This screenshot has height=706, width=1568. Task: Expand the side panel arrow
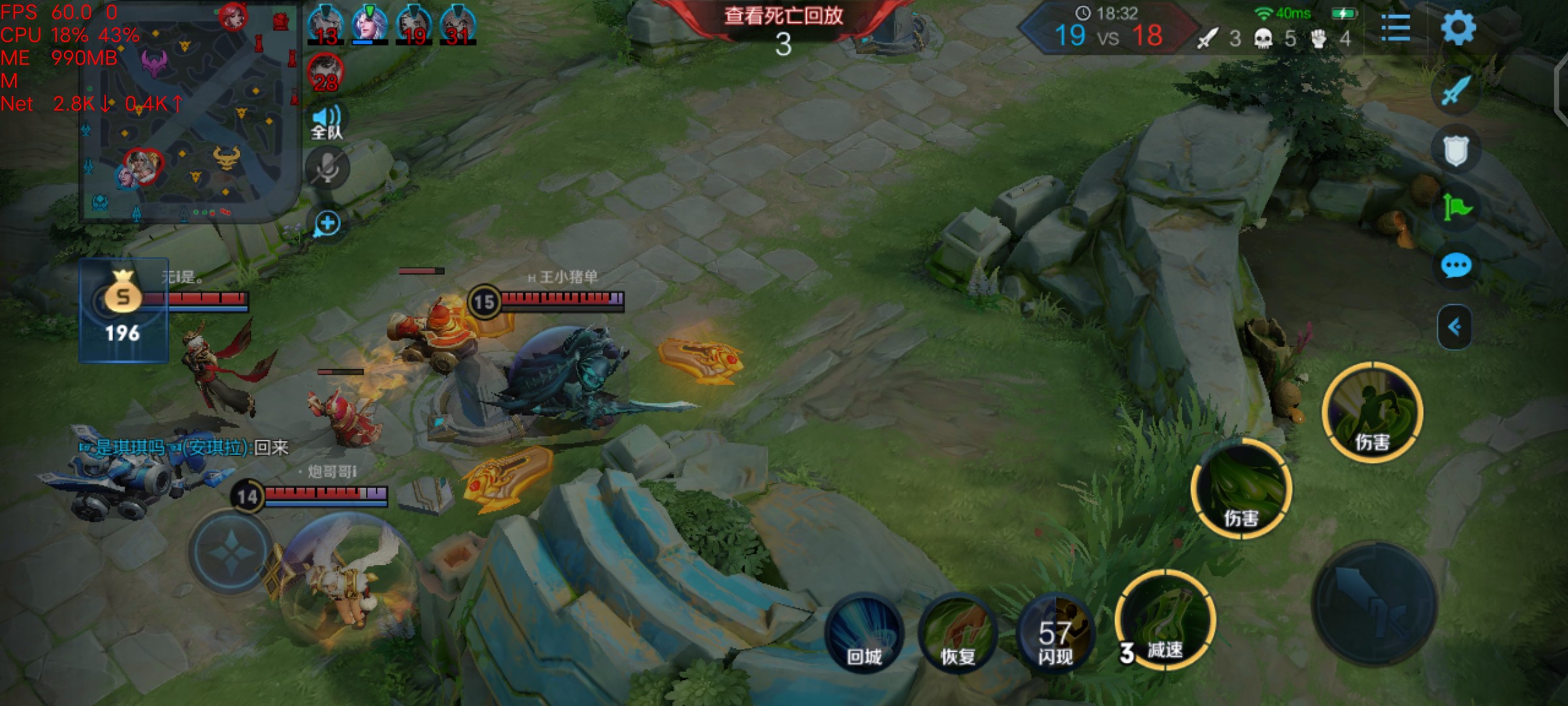[1454, 327]
